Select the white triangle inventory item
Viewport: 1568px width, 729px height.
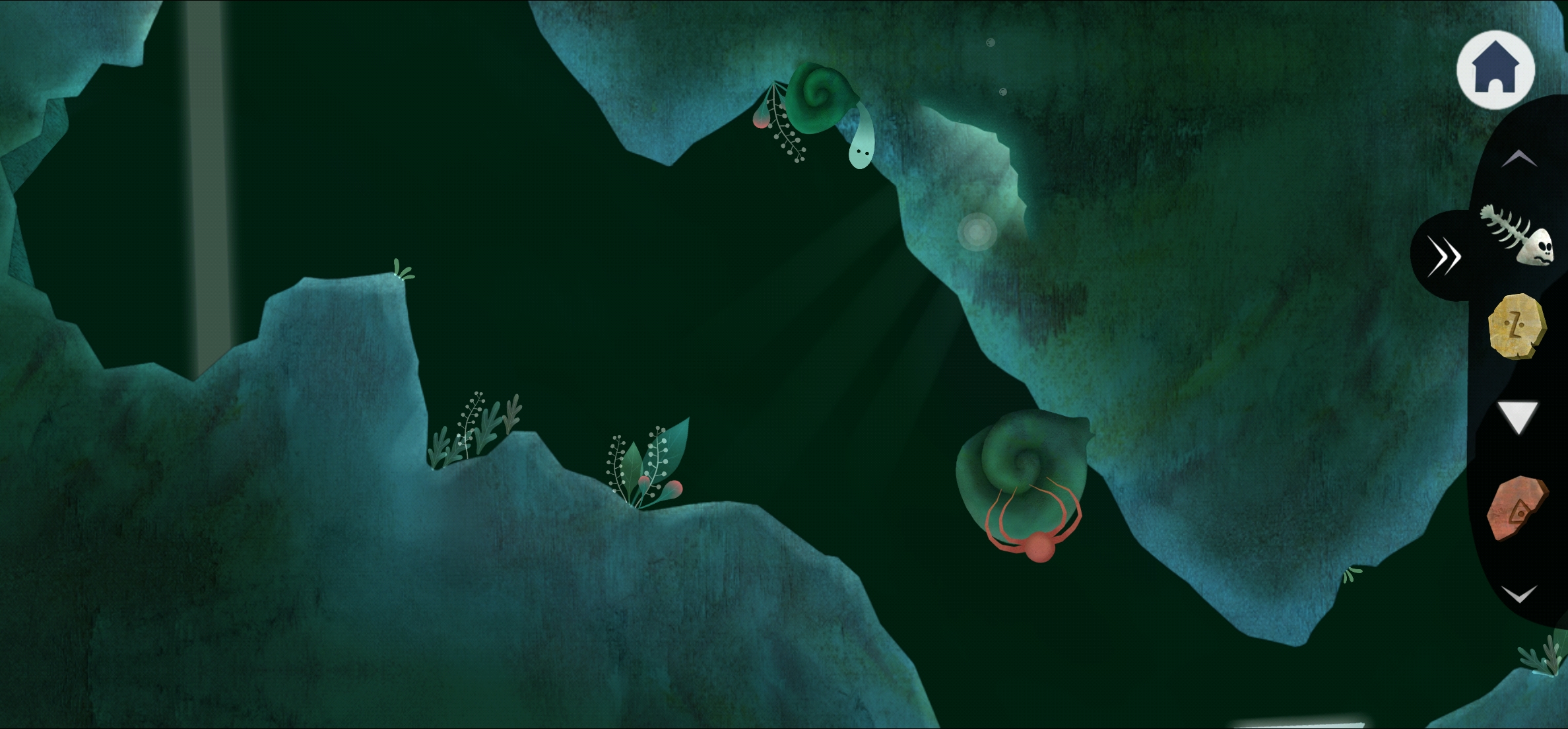[x=1518, y=417]
